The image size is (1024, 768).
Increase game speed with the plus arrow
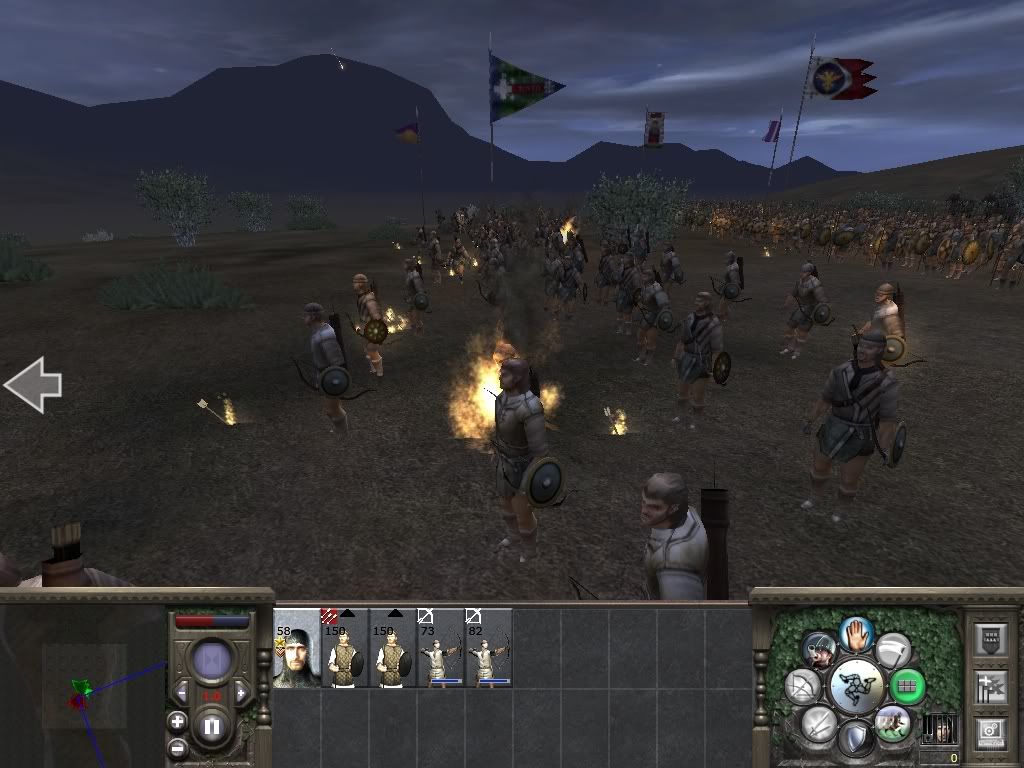(241, 692)
